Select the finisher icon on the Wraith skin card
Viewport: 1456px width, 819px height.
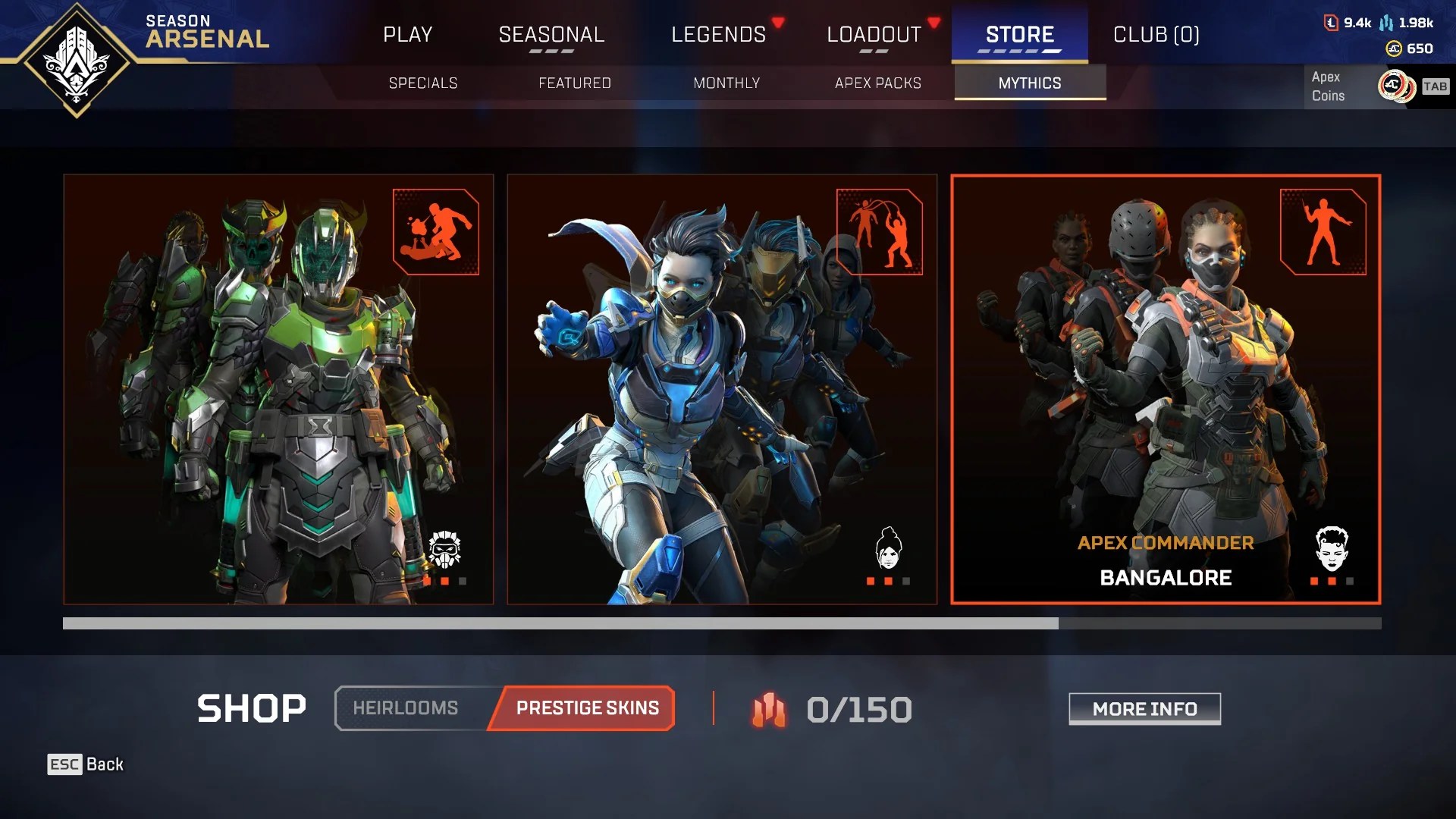click(880, 233)
